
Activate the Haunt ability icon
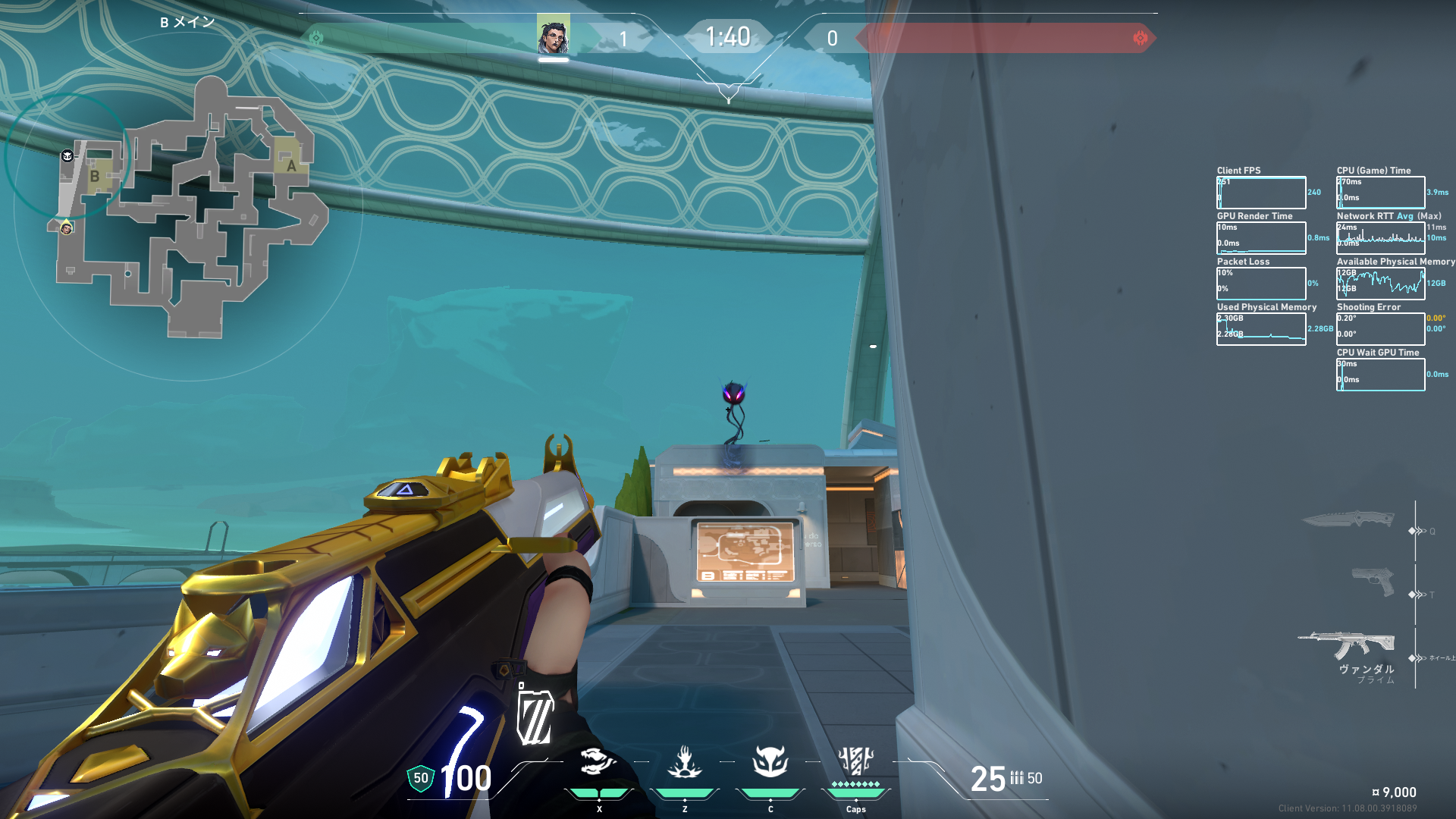pos(770,762)
